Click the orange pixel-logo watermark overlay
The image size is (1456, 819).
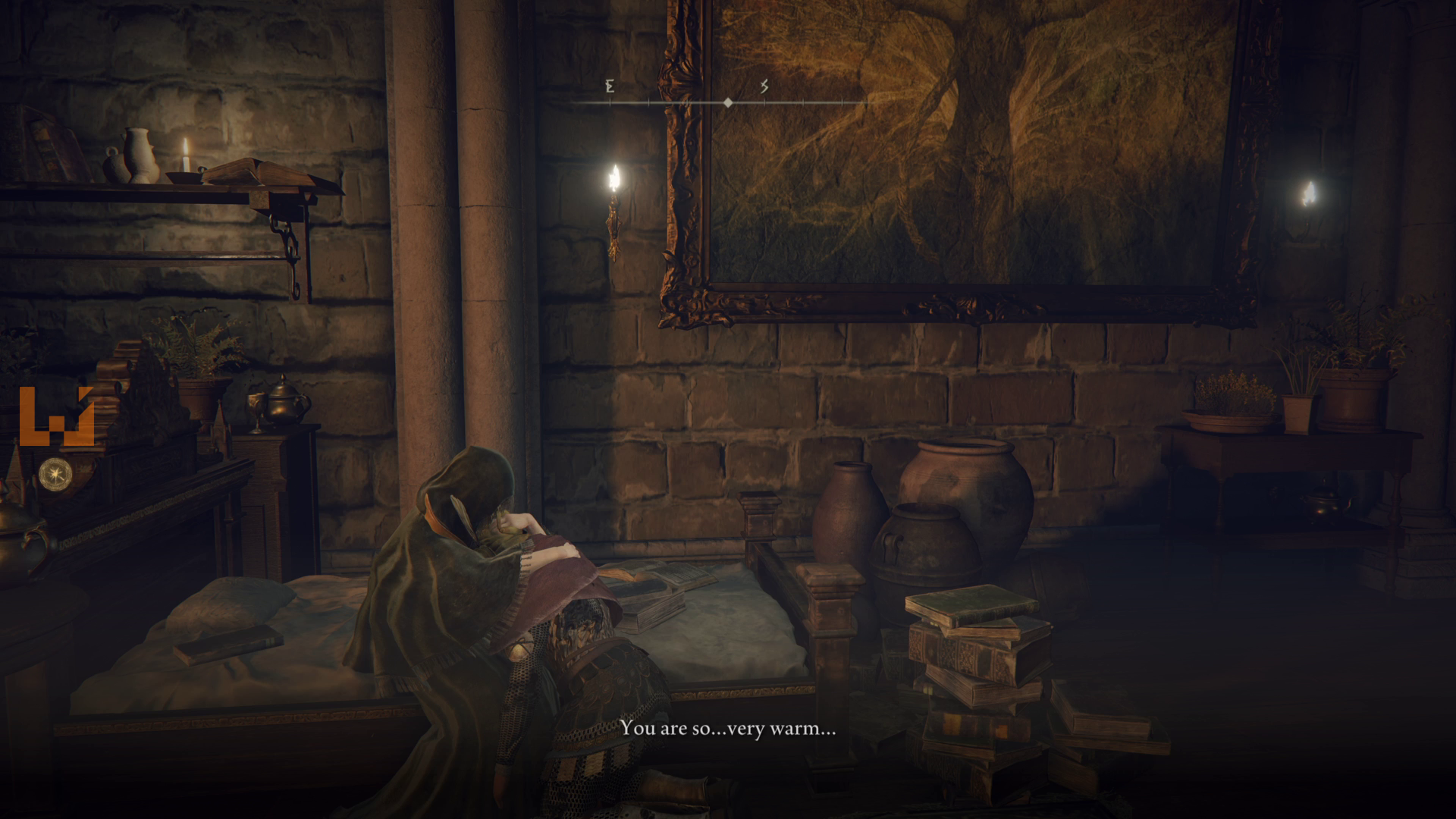[x=56, y=416]
